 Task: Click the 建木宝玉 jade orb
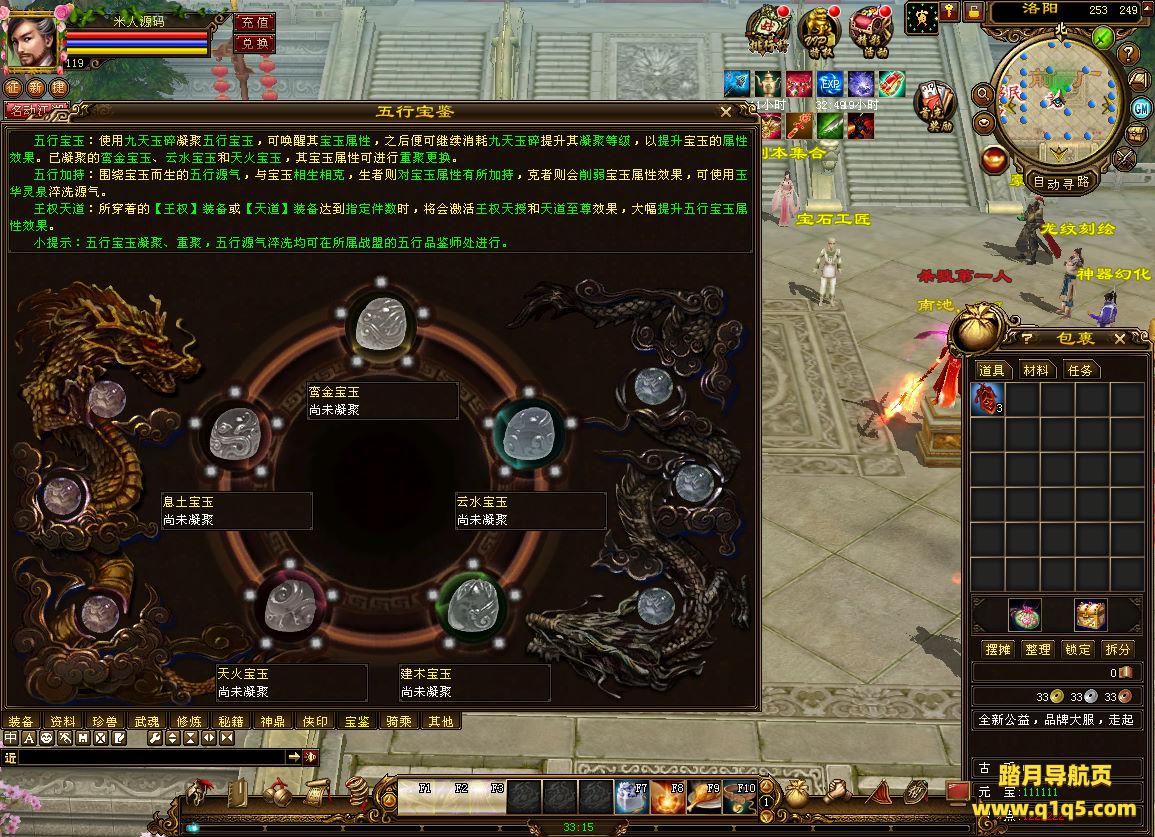click(x=469, y=603)
